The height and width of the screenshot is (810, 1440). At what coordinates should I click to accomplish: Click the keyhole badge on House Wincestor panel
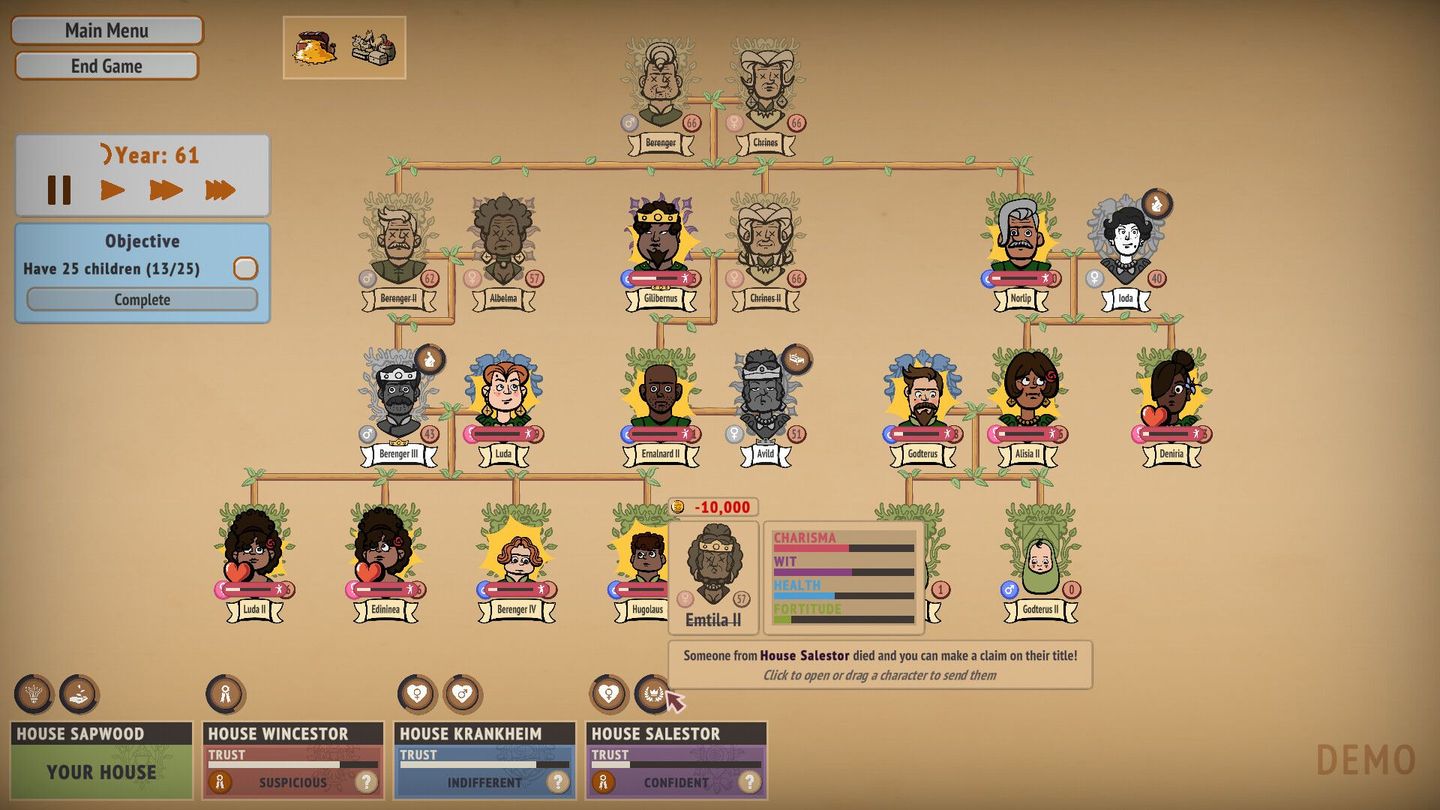coord(218,783)
